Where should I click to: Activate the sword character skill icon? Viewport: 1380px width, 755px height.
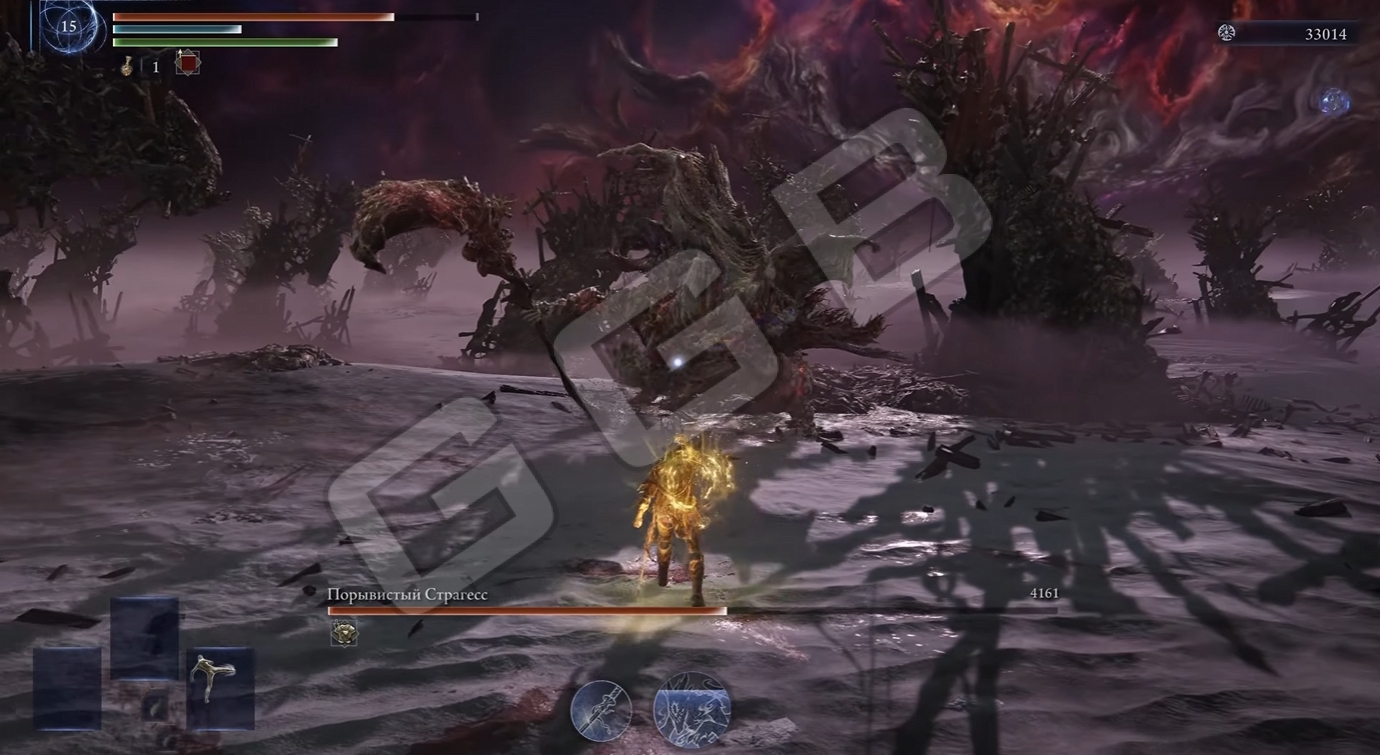tap(601, 711)
